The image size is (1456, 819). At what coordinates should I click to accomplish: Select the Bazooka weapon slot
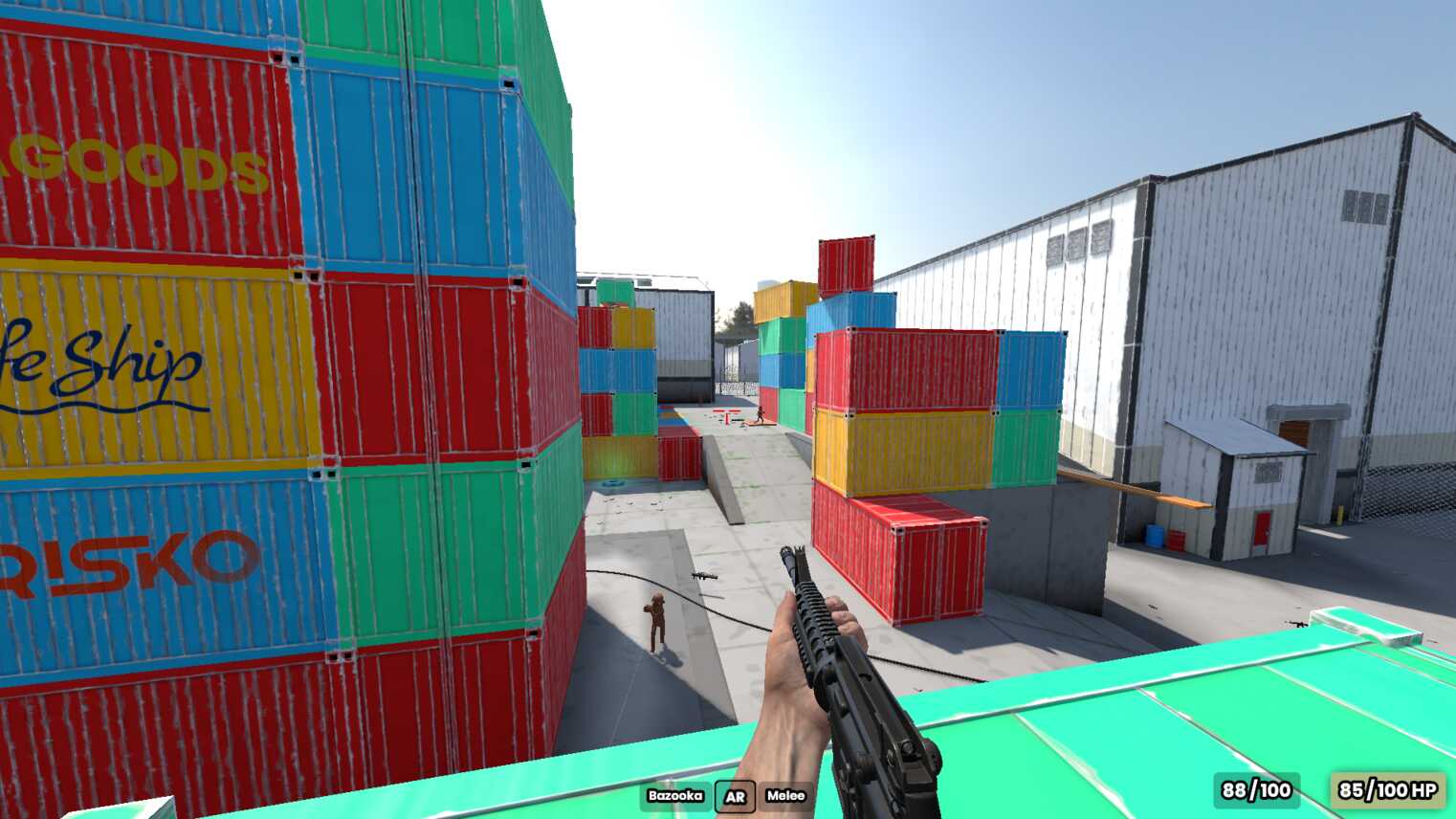pos(675,795)
